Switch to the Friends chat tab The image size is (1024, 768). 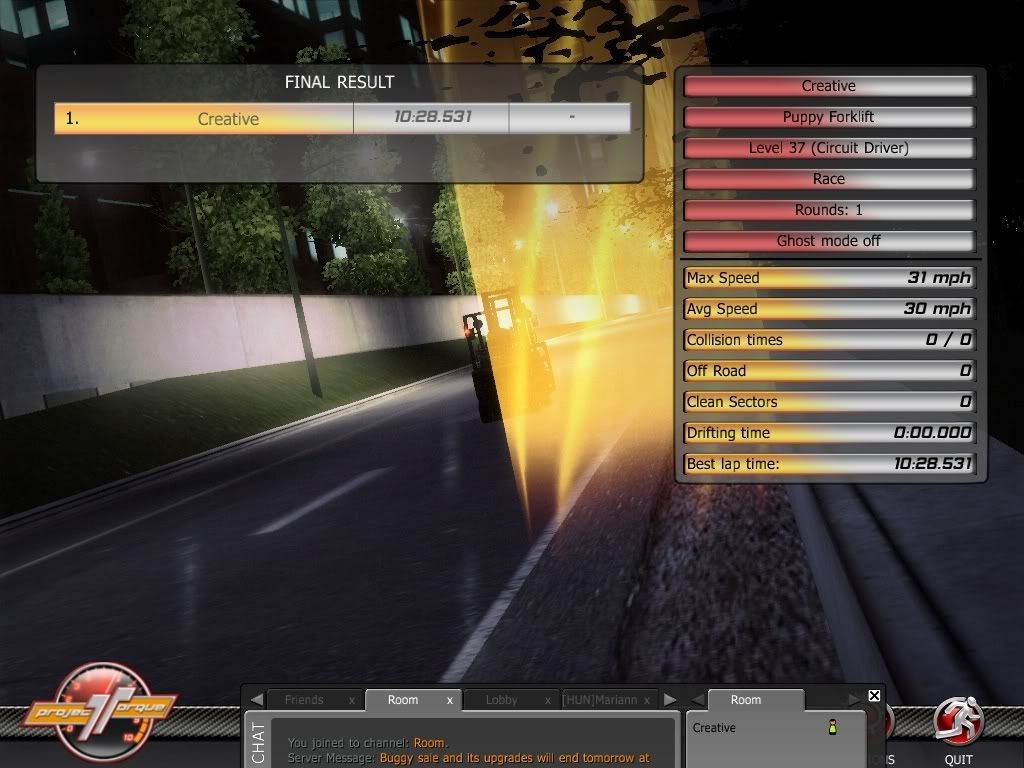[x=304, y=700]
